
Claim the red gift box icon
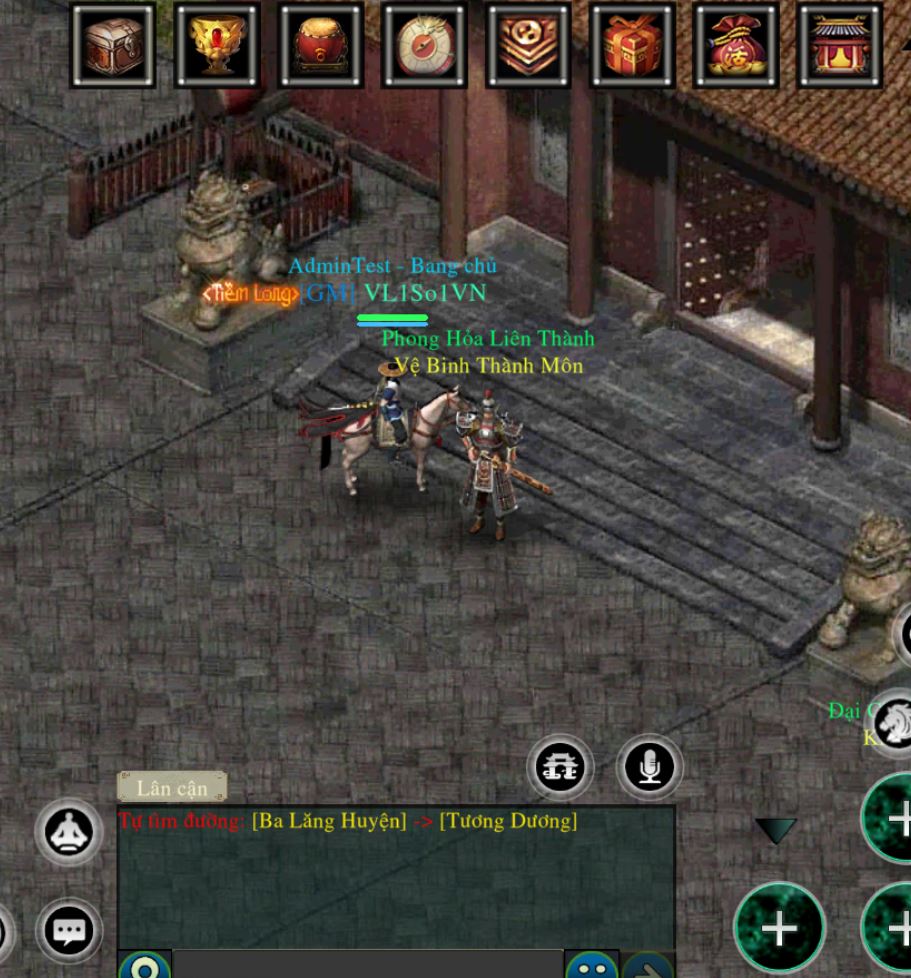[x=633, y=45]
